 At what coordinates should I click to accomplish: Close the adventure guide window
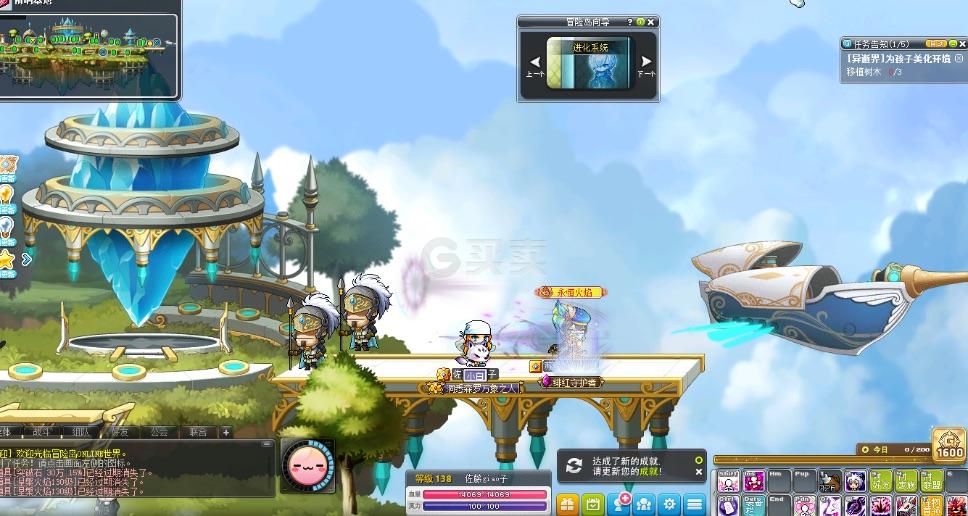tap(652, 21)
